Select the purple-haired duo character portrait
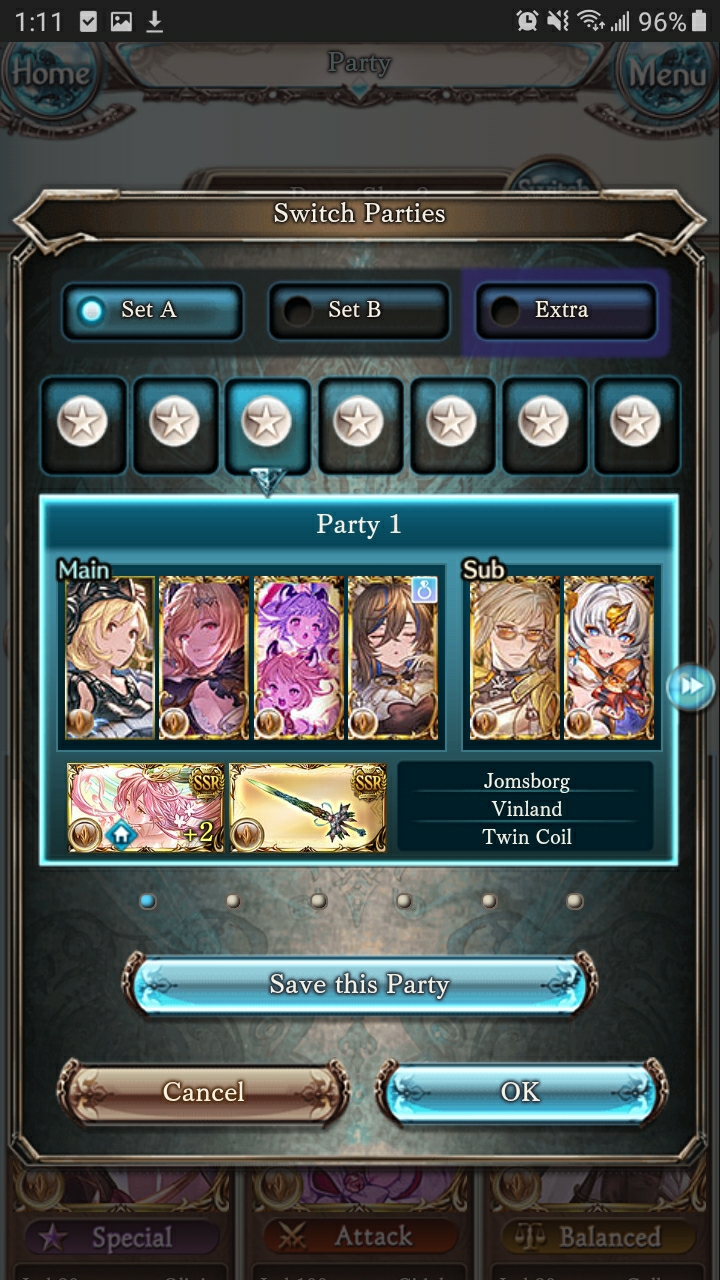 tap(298, 657)
